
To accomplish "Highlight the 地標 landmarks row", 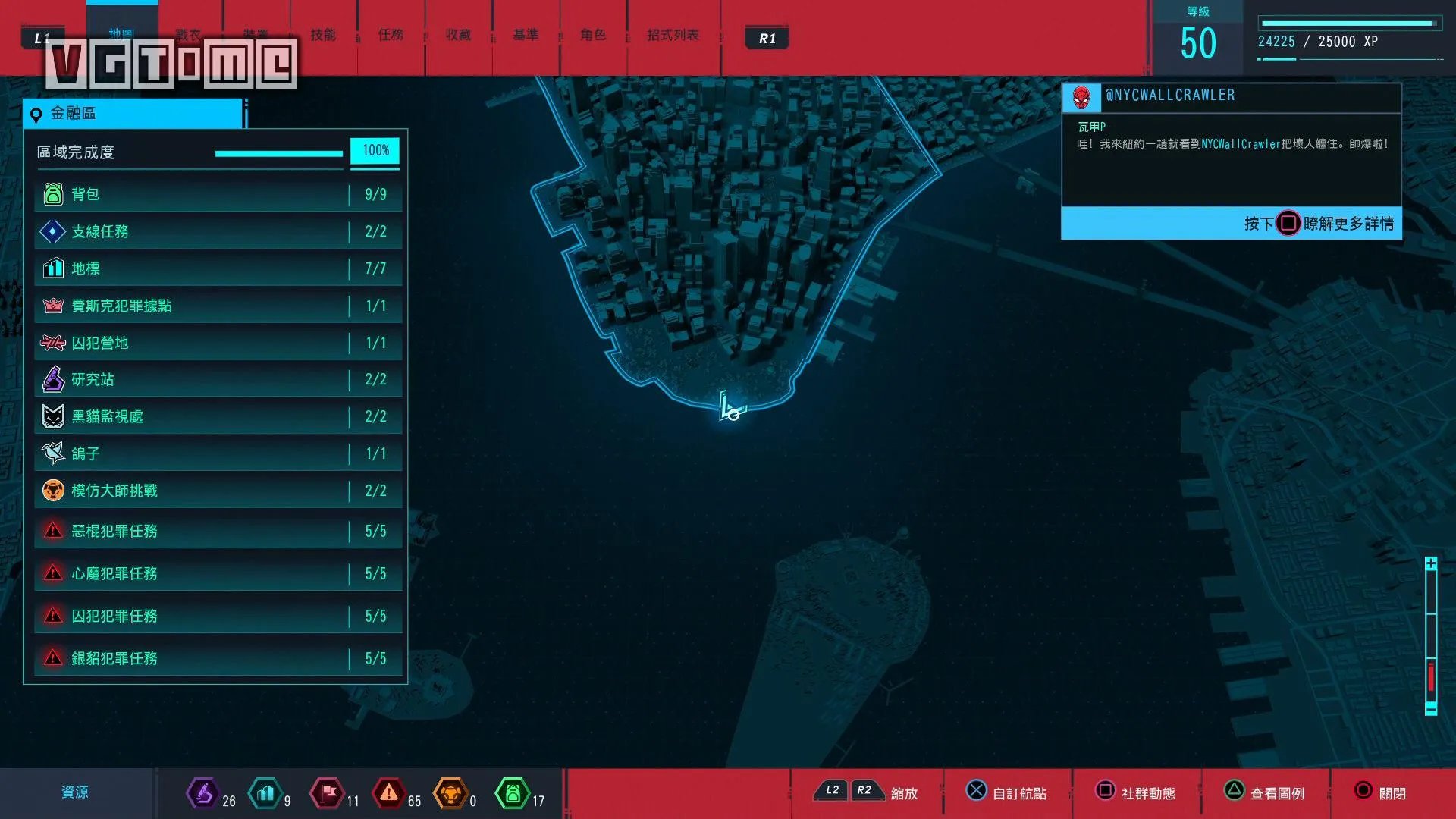I will click(216, 268).
